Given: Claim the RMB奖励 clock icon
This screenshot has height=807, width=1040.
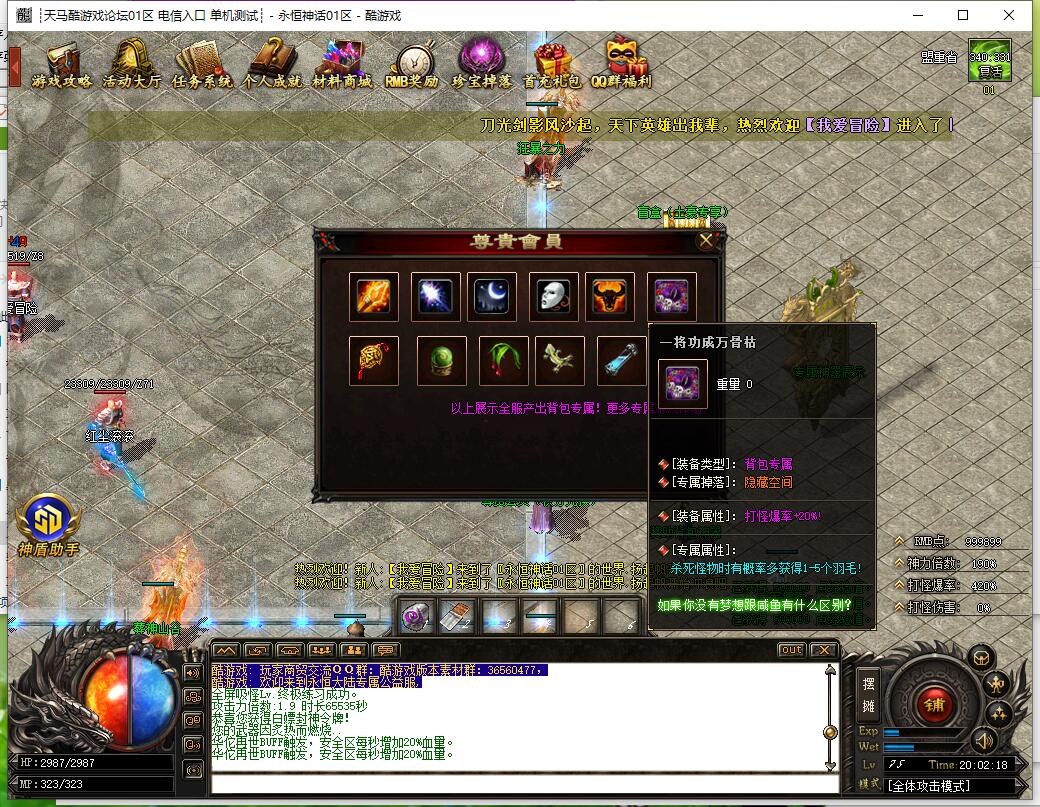Looking at the screenshot, I should 412,64.
